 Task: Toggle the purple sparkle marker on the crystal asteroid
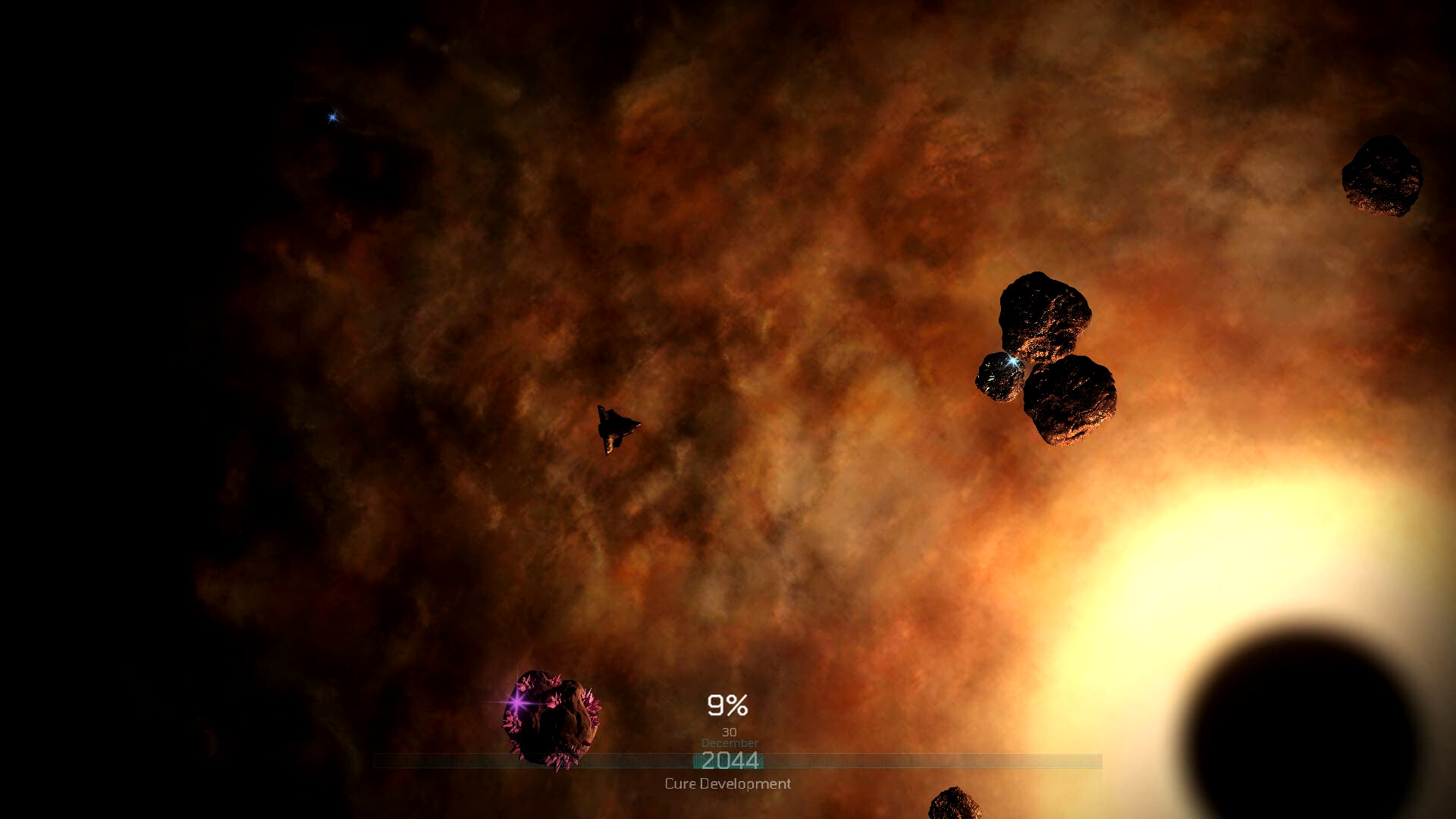click(x=516, y=704)
